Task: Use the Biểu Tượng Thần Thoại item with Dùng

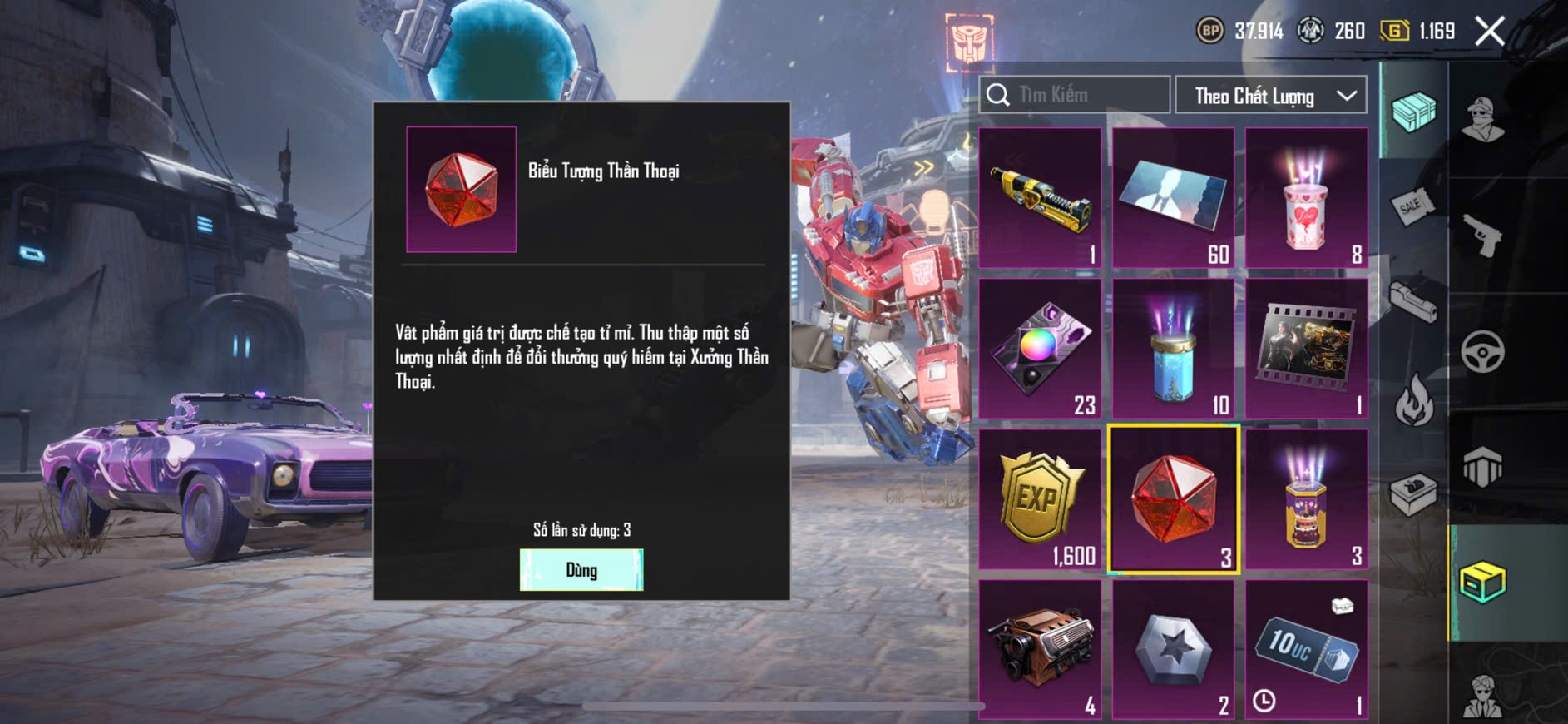Action: [581, 570]
